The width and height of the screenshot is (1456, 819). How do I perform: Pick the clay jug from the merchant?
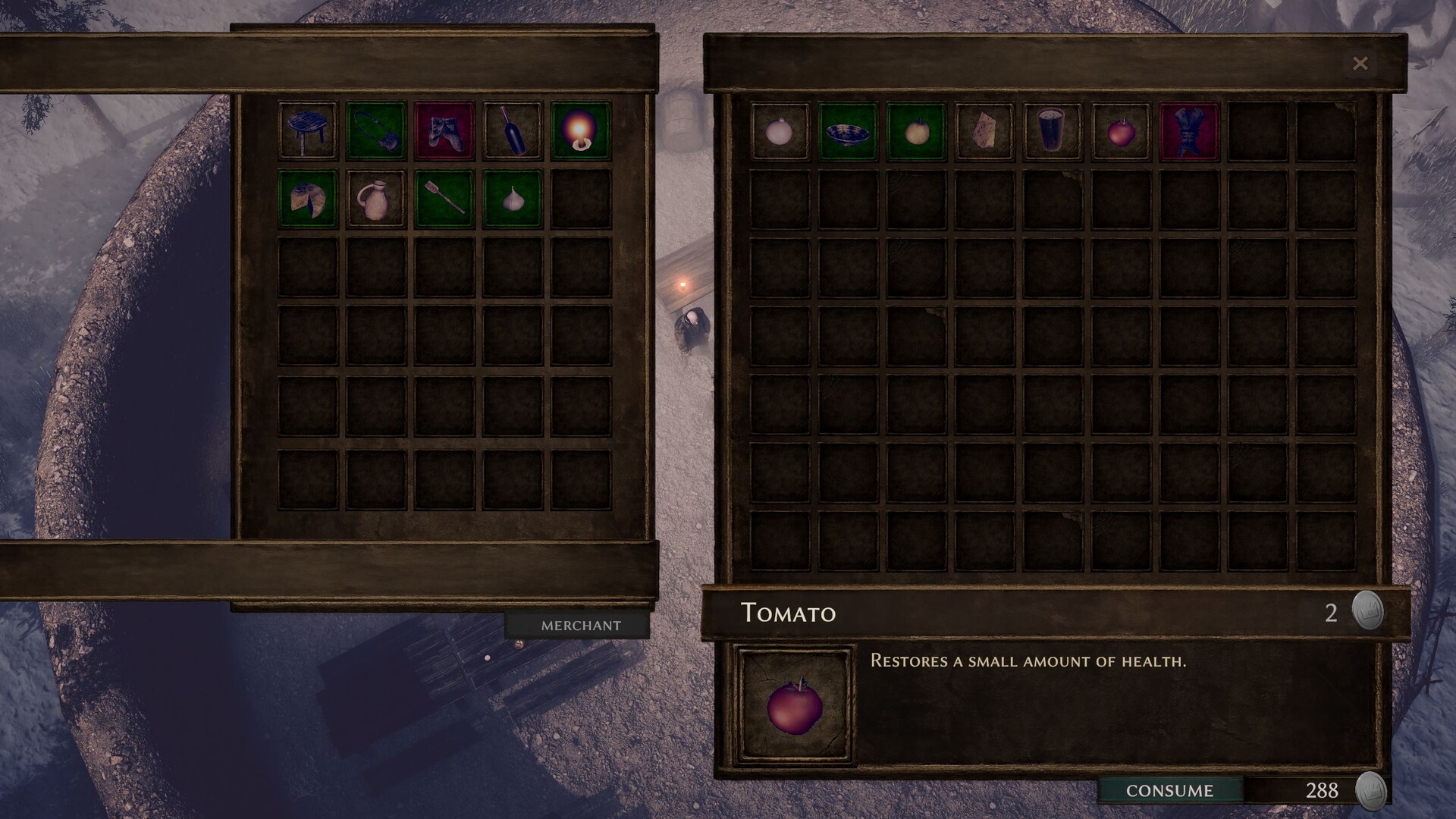376,199
